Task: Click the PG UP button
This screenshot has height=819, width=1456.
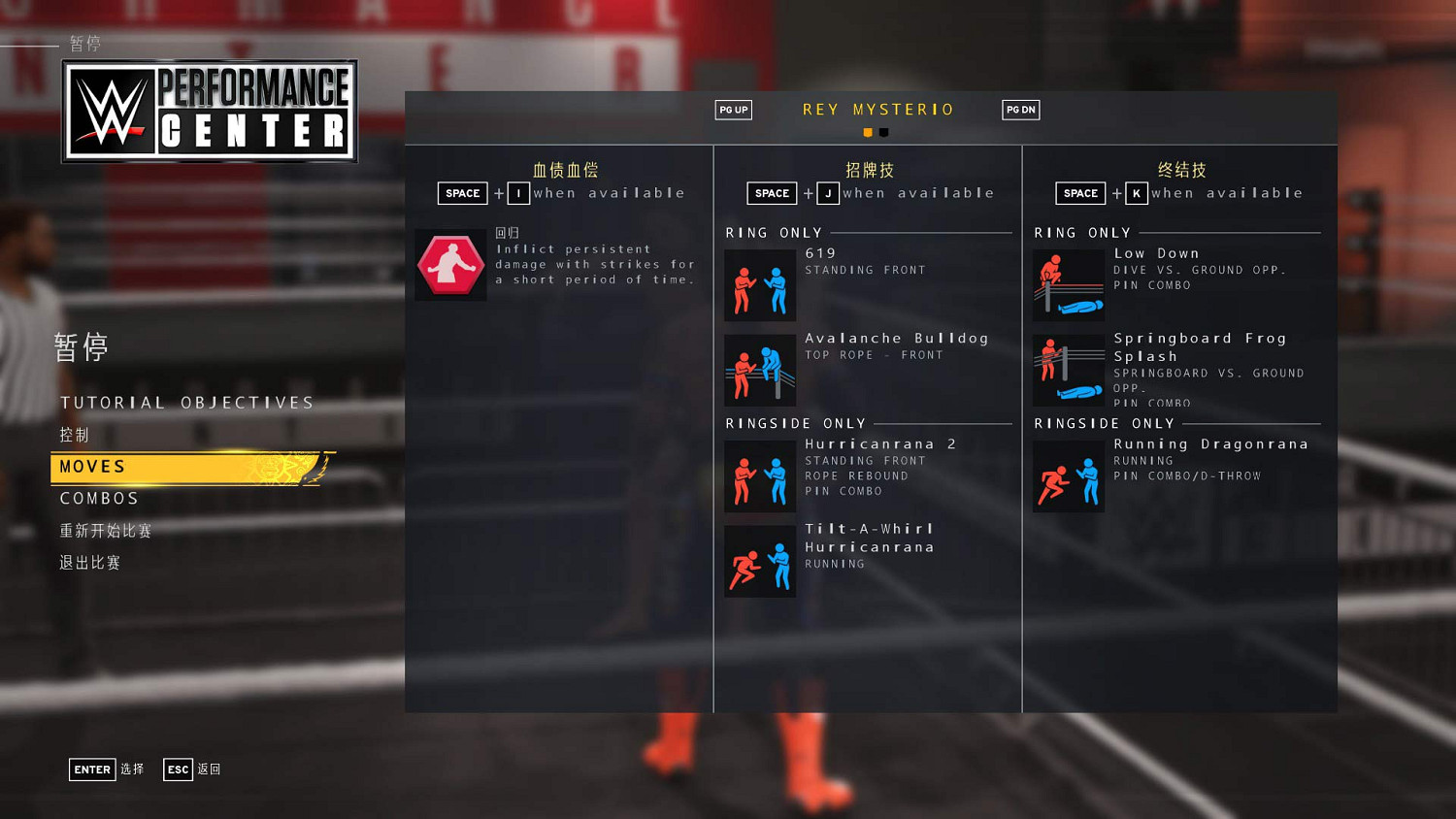Action: pos(733,110)
